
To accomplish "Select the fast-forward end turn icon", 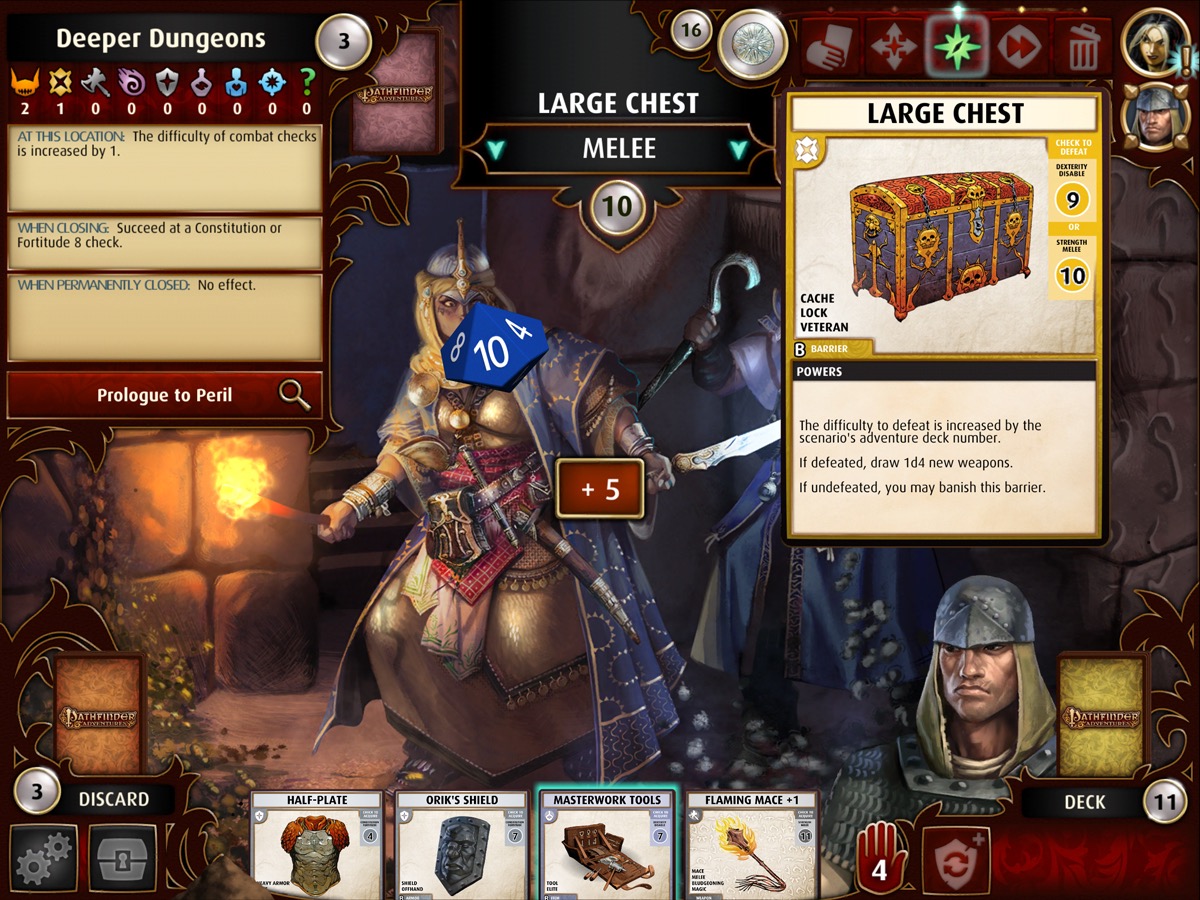I will click(x=1021, y=47).
